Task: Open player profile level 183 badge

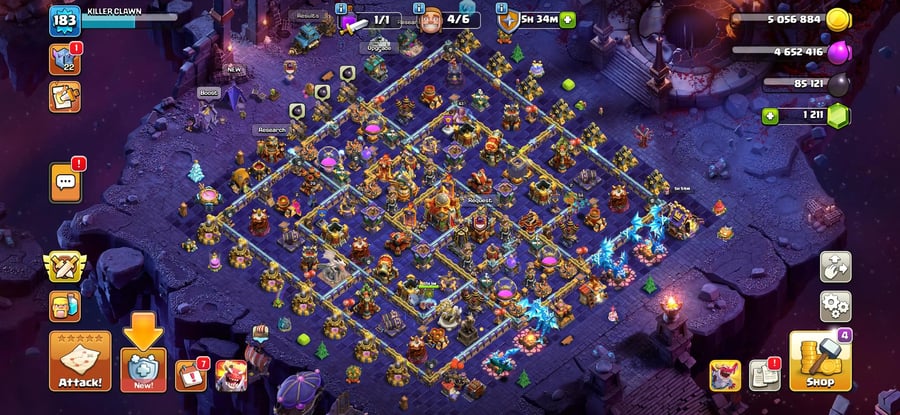Action: pyautogui.click(x=65, y=20)
